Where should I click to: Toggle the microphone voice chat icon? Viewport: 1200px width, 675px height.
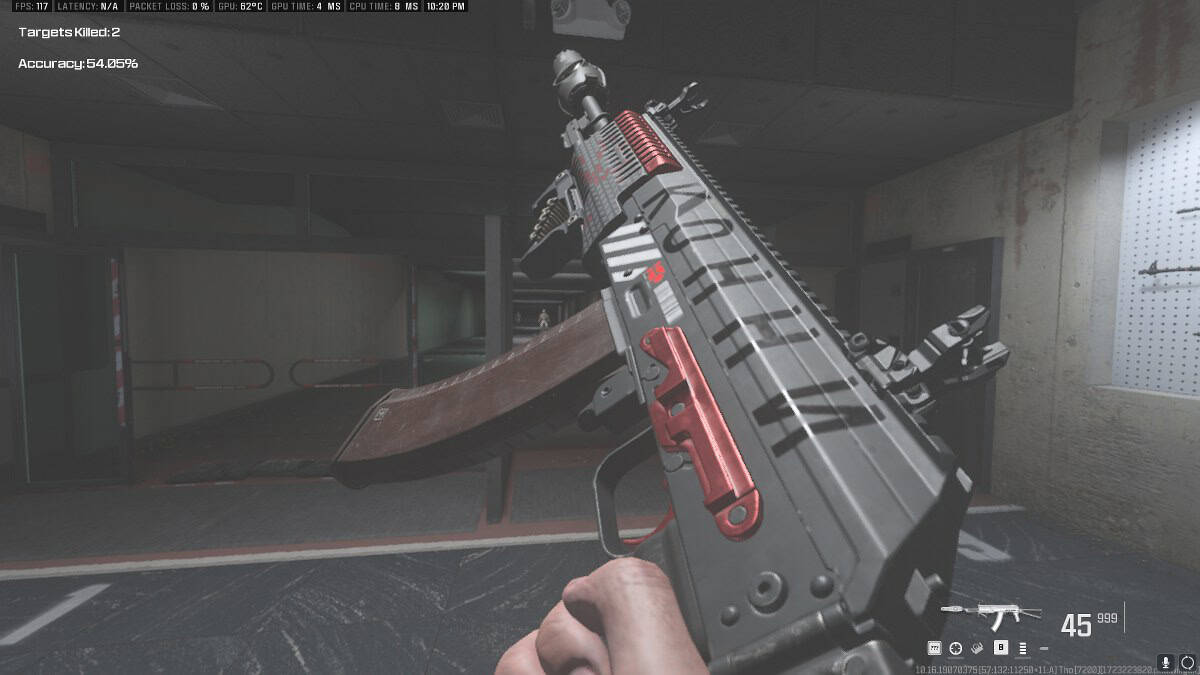coord(1166,662)
